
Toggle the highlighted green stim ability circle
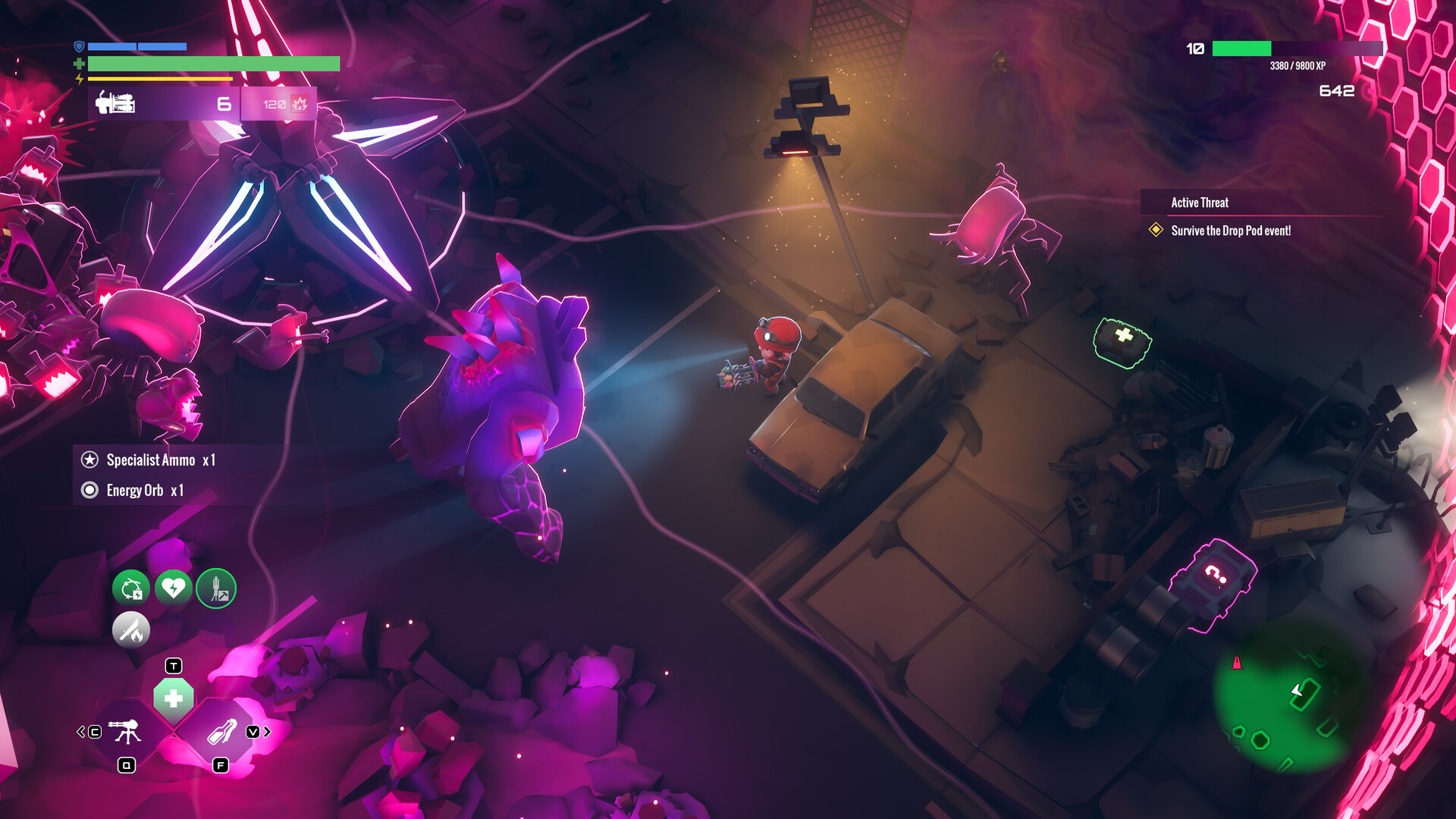(x=216, y=589)
